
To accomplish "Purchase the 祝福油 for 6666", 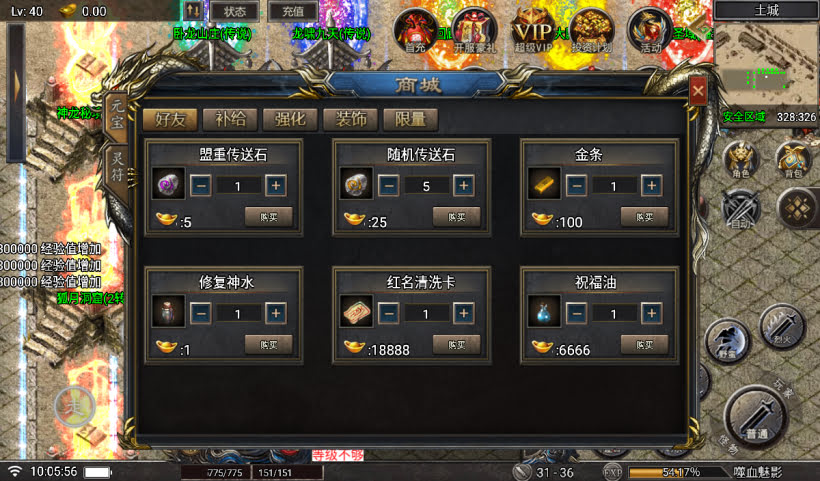I will [x=644, y=344].
